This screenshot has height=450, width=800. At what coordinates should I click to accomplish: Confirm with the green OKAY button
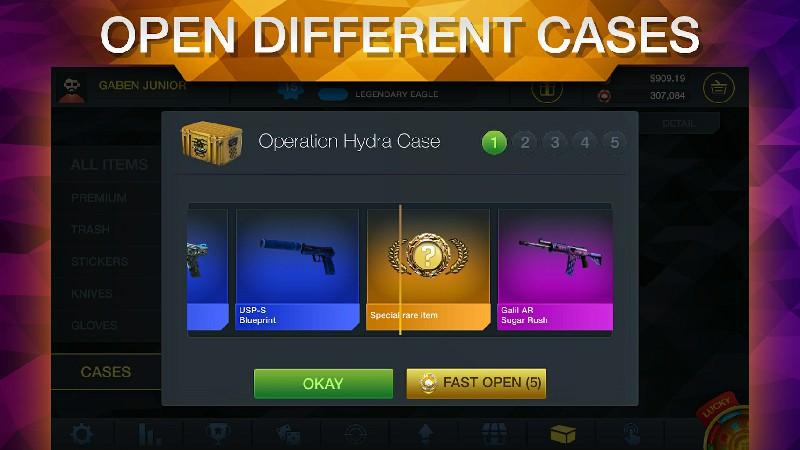click(323, 383)
